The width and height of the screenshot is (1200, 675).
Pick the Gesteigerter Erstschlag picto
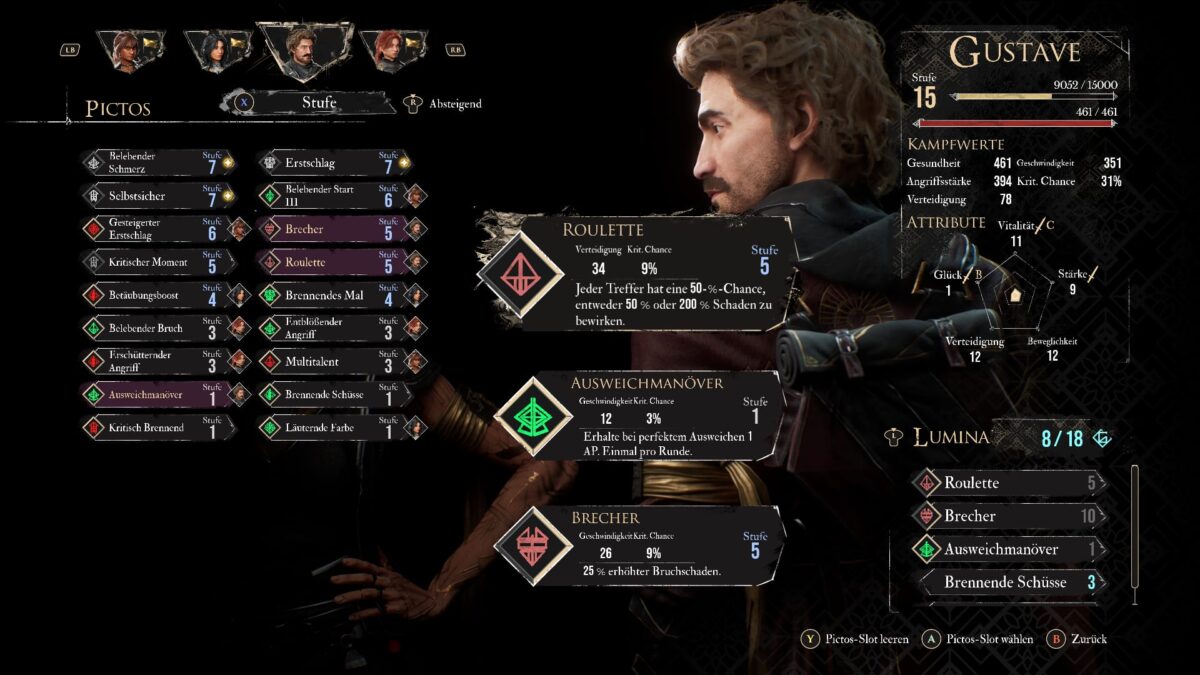click(160, 229)
